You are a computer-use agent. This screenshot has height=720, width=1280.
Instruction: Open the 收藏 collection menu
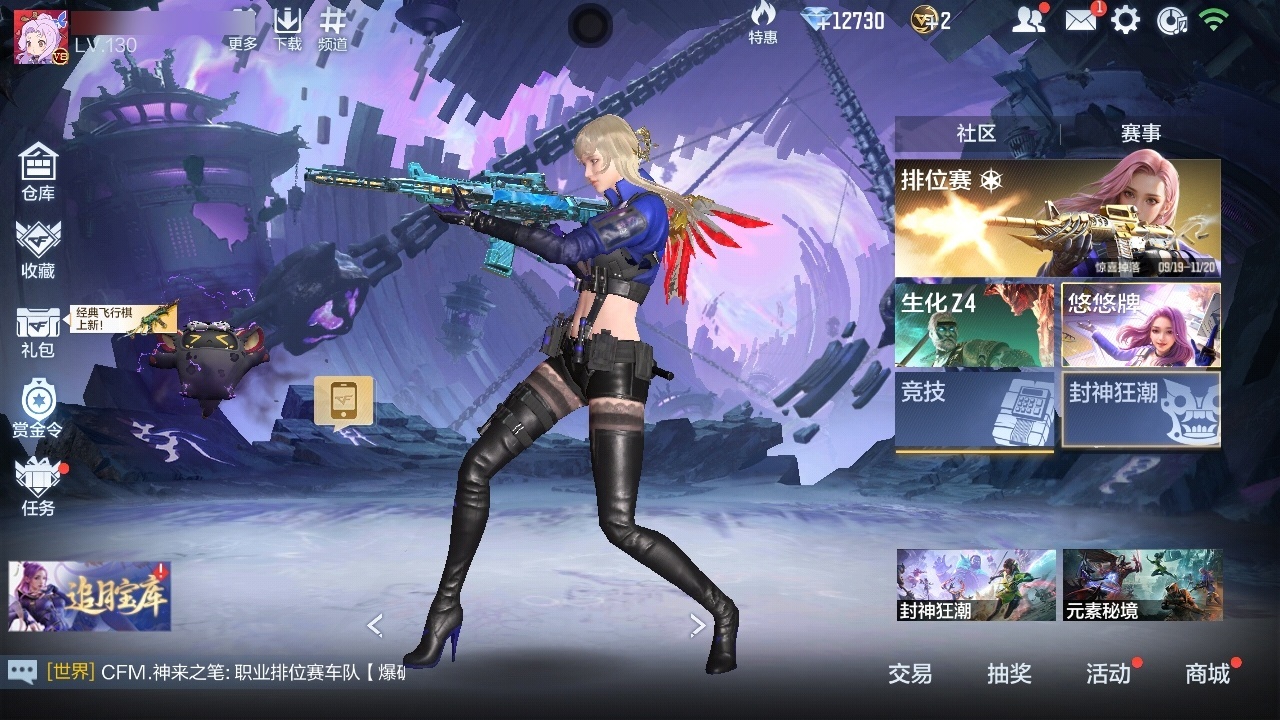click(38, 249)
